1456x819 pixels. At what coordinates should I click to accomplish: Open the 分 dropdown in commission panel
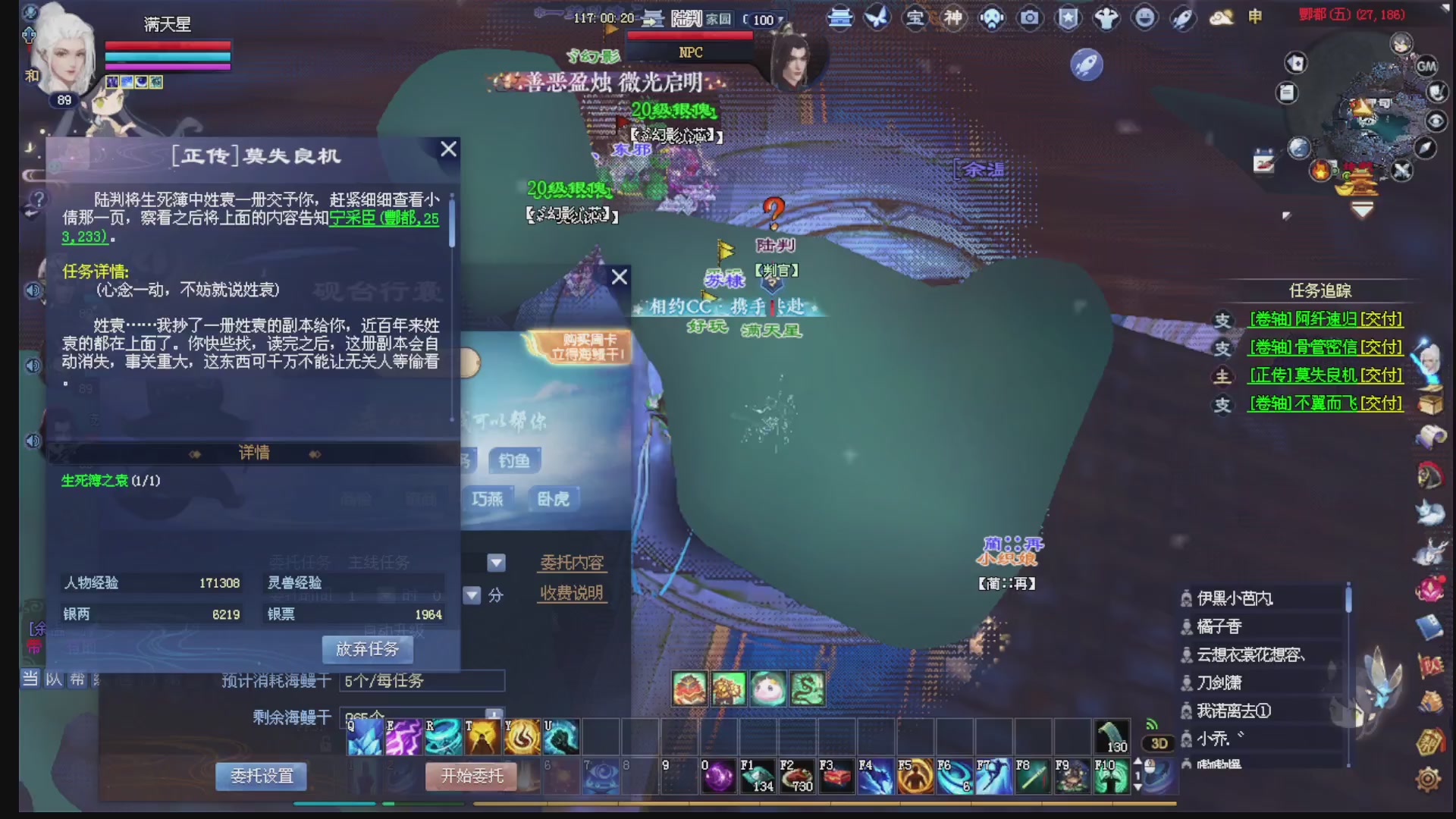(473, 595)
